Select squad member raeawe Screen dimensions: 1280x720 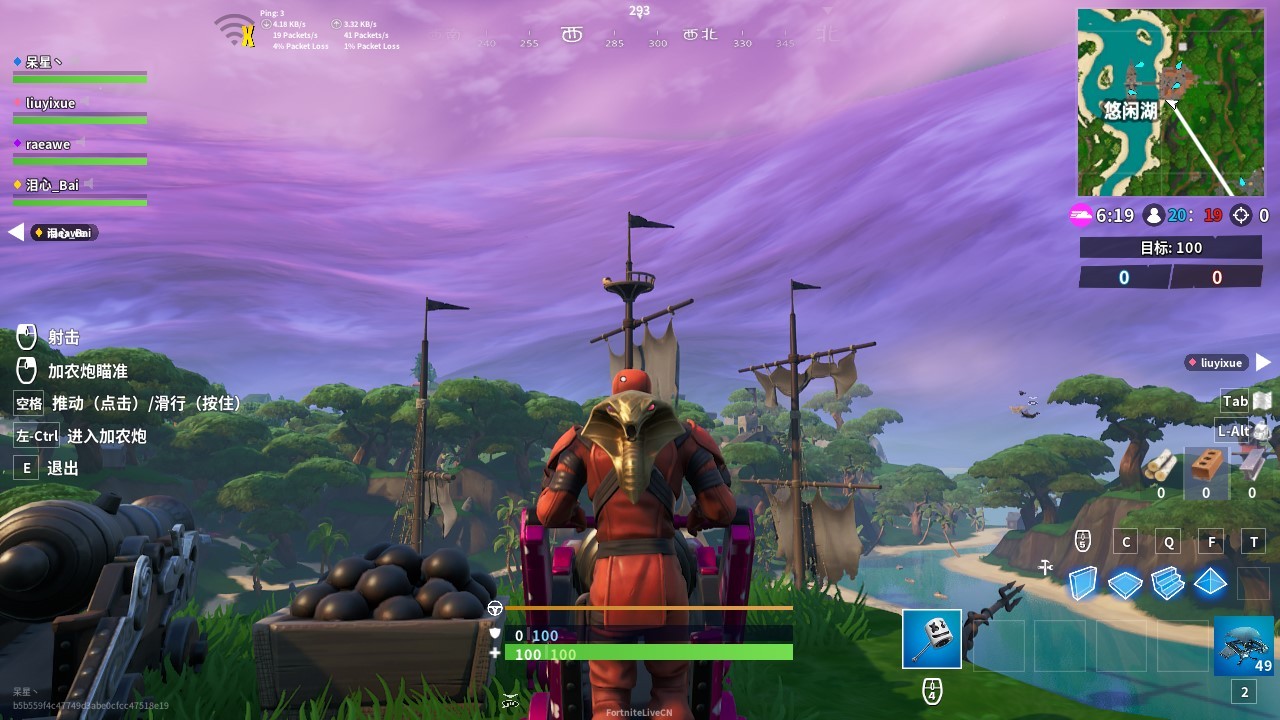48,144
